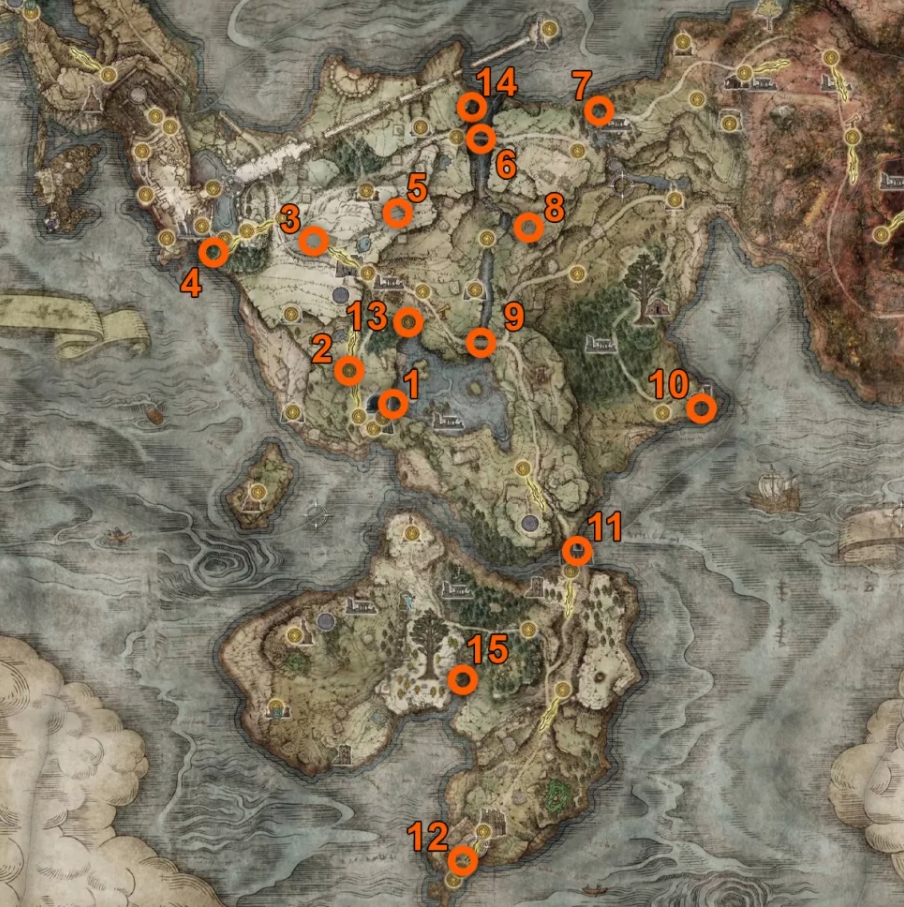The image size is (904, 907).
Task: Pick the orange marker labeled 5
Action: click(397, 212)
